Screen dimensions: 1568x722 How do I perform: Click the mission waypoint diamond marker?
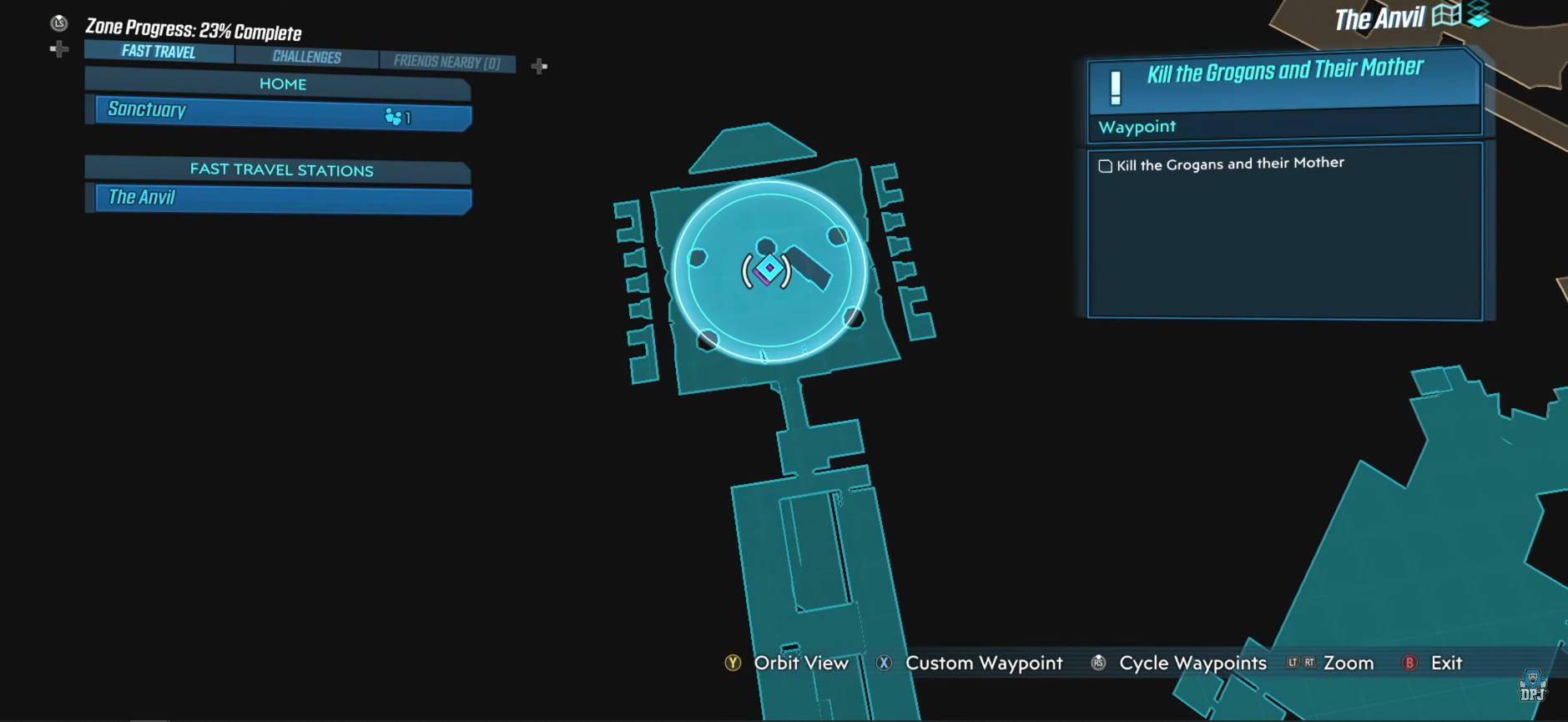tap(769, 269)
